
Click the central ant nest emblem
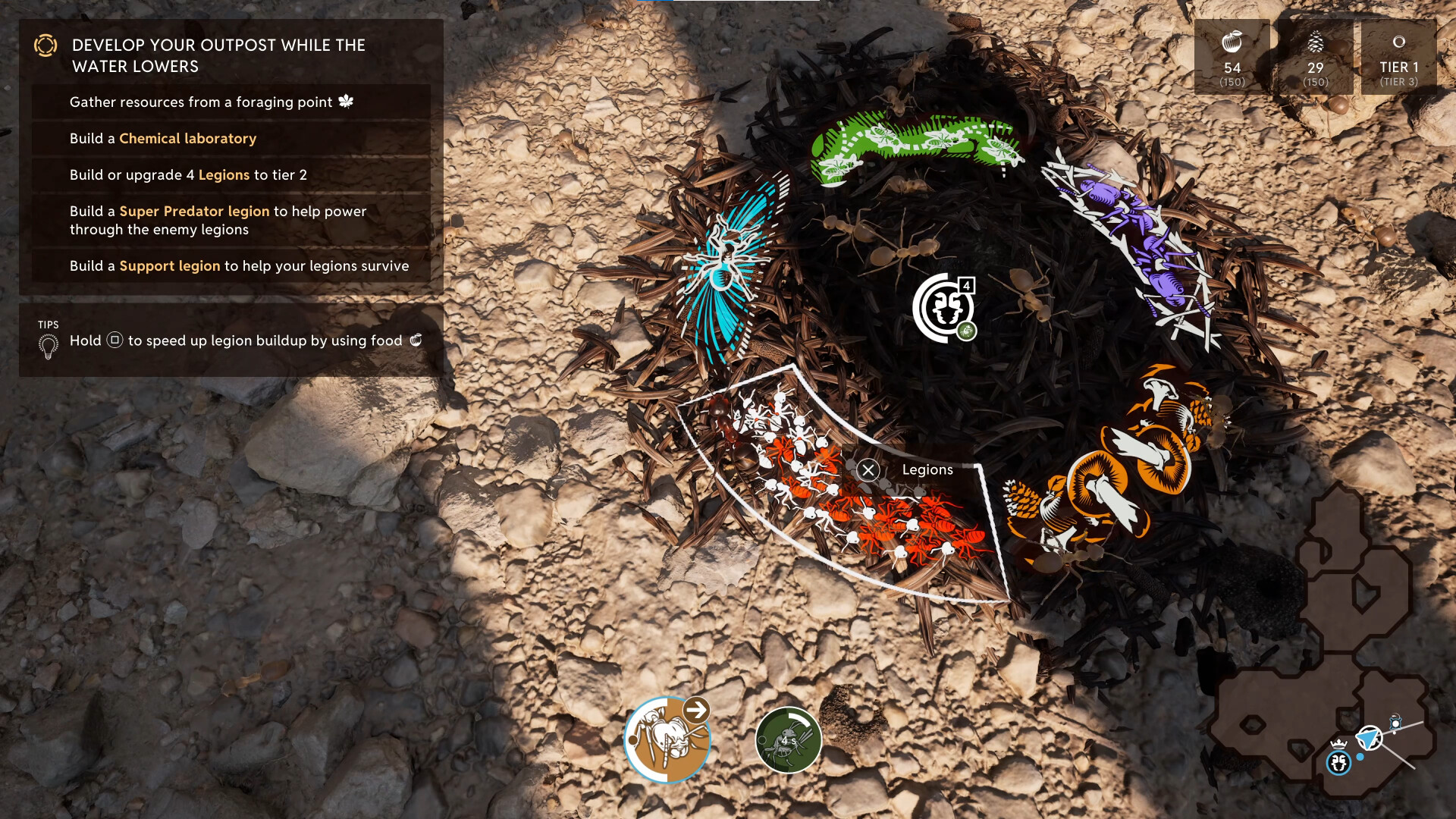coord(943,308)
